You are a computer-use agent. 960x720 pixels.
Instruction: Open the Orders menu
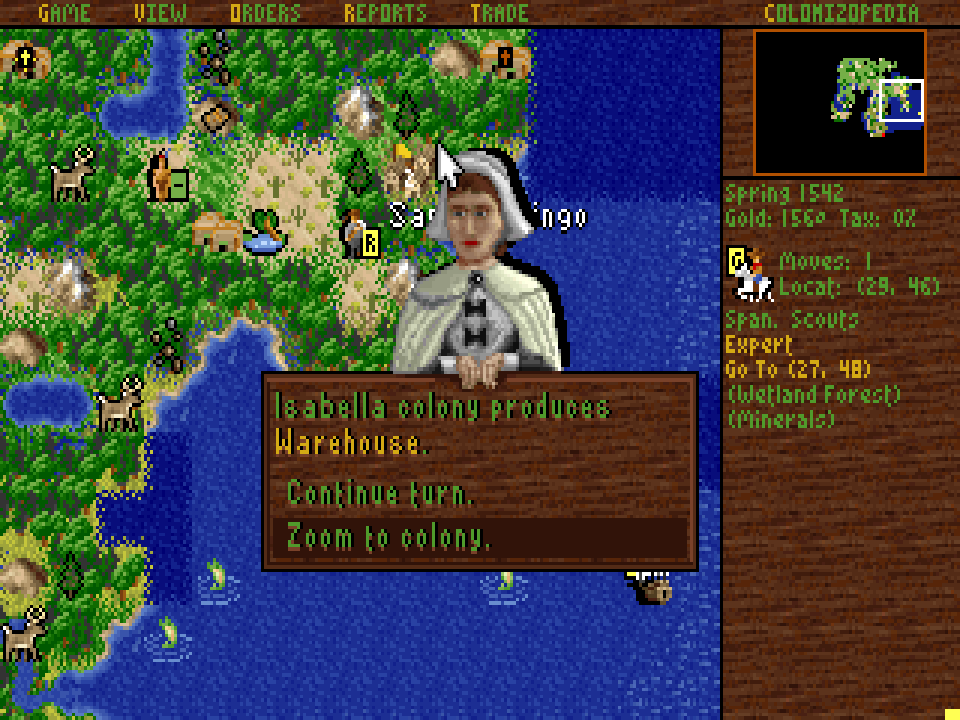pos(265,13)
